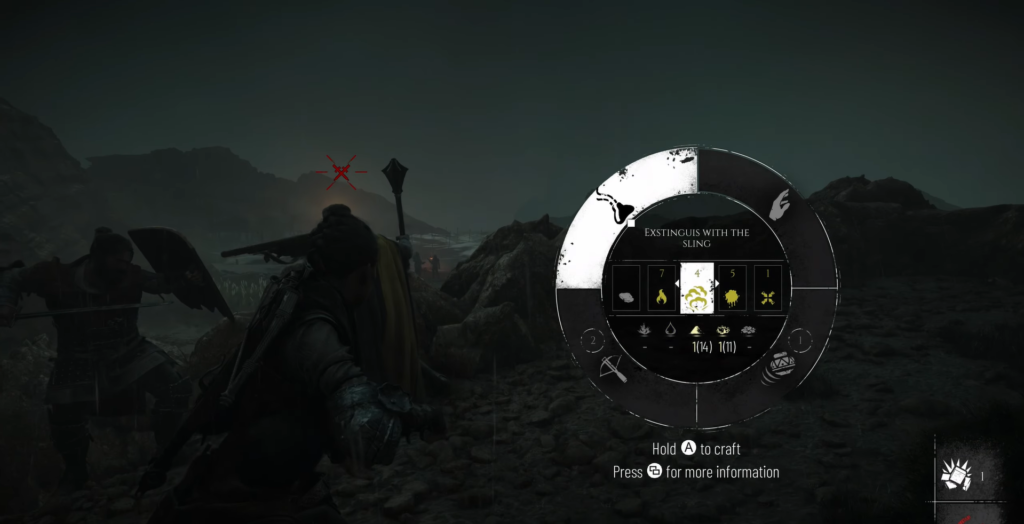Click the left arrow beside the selected ammo
The height and width of the screenshot is (524, 1024).
(x=678, y=285)
